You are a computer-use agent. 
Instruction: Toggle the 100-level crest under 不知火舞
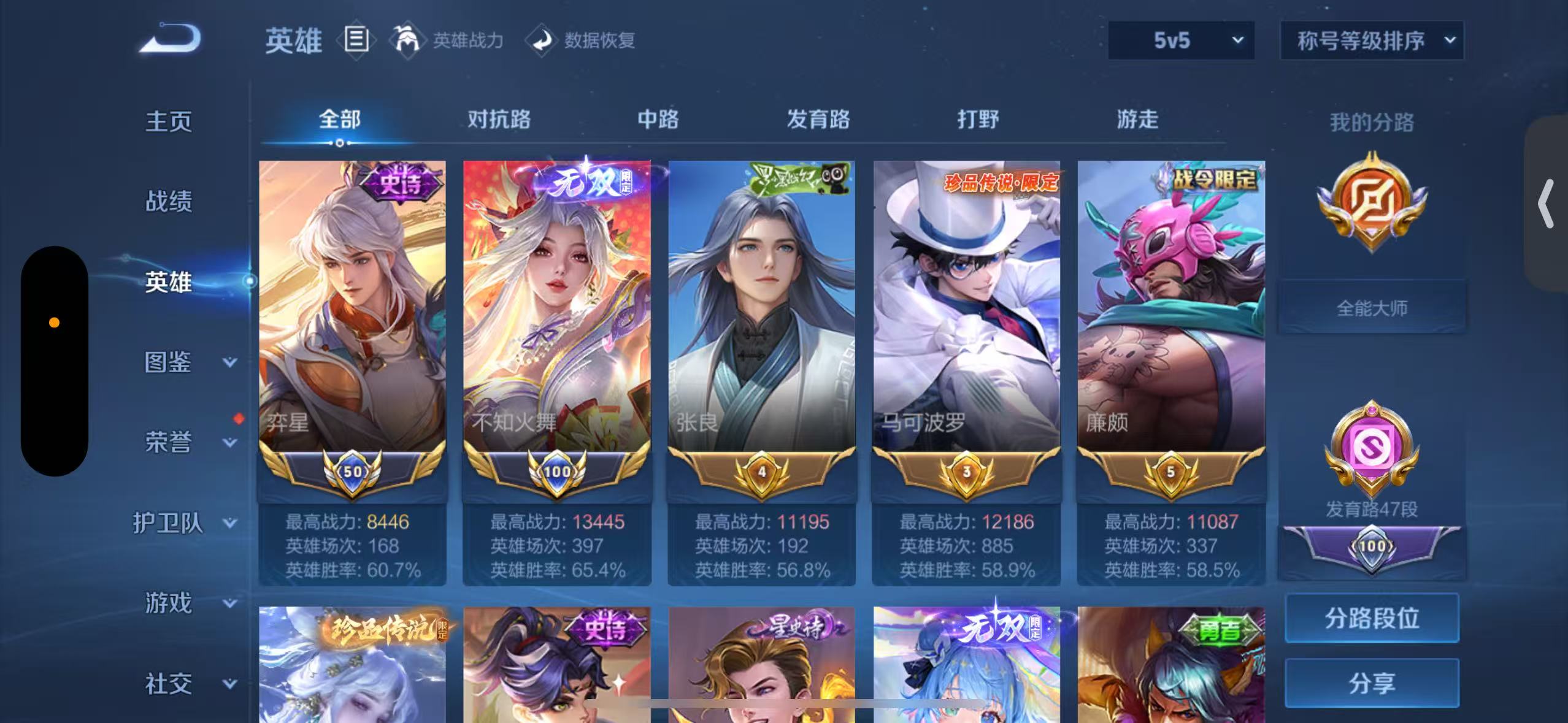pos(556,472)
